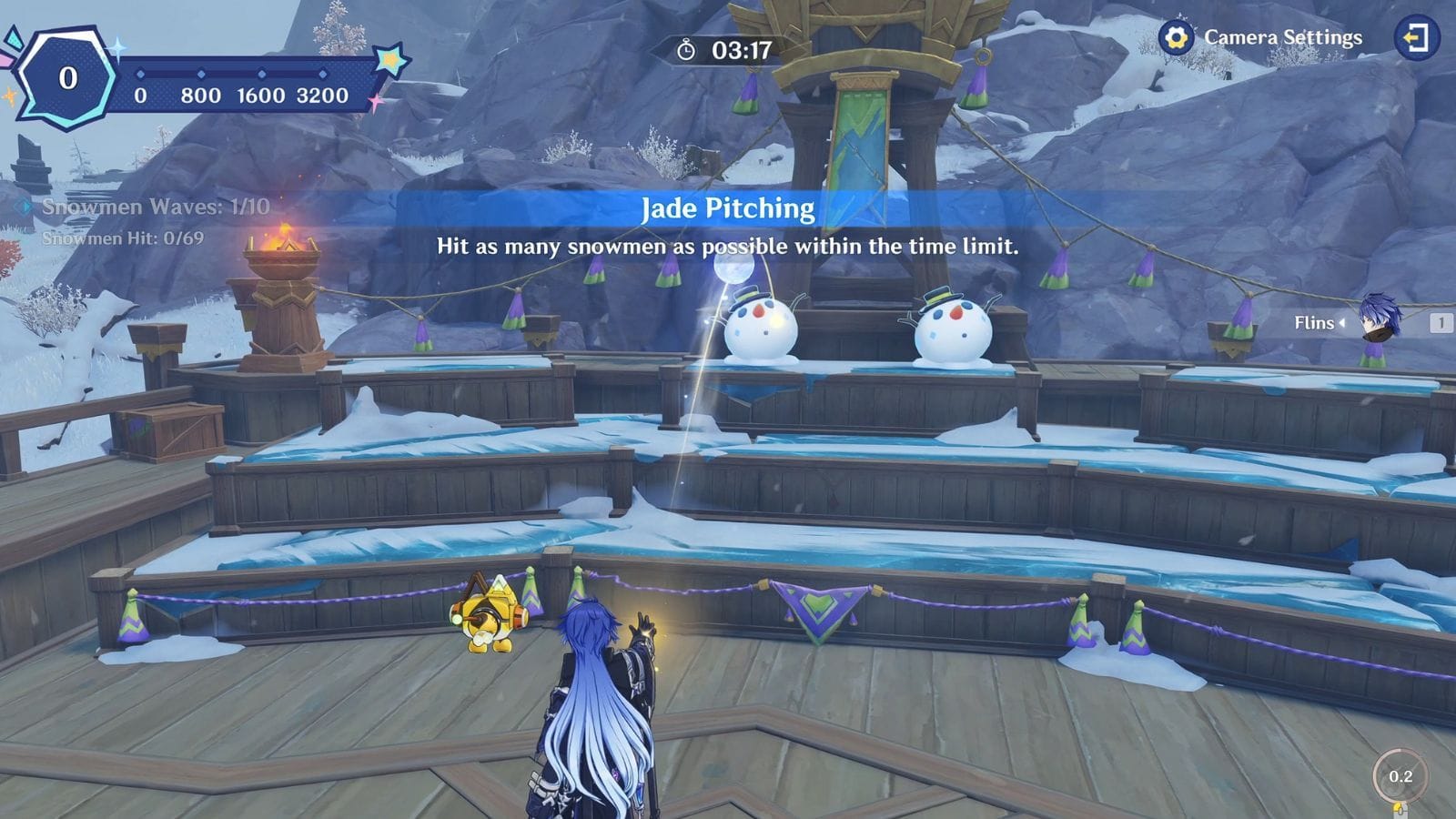1456x819 pixels.
Task: Exit the Jade Pitching minigame
Action: click(x=1416, y=37)
